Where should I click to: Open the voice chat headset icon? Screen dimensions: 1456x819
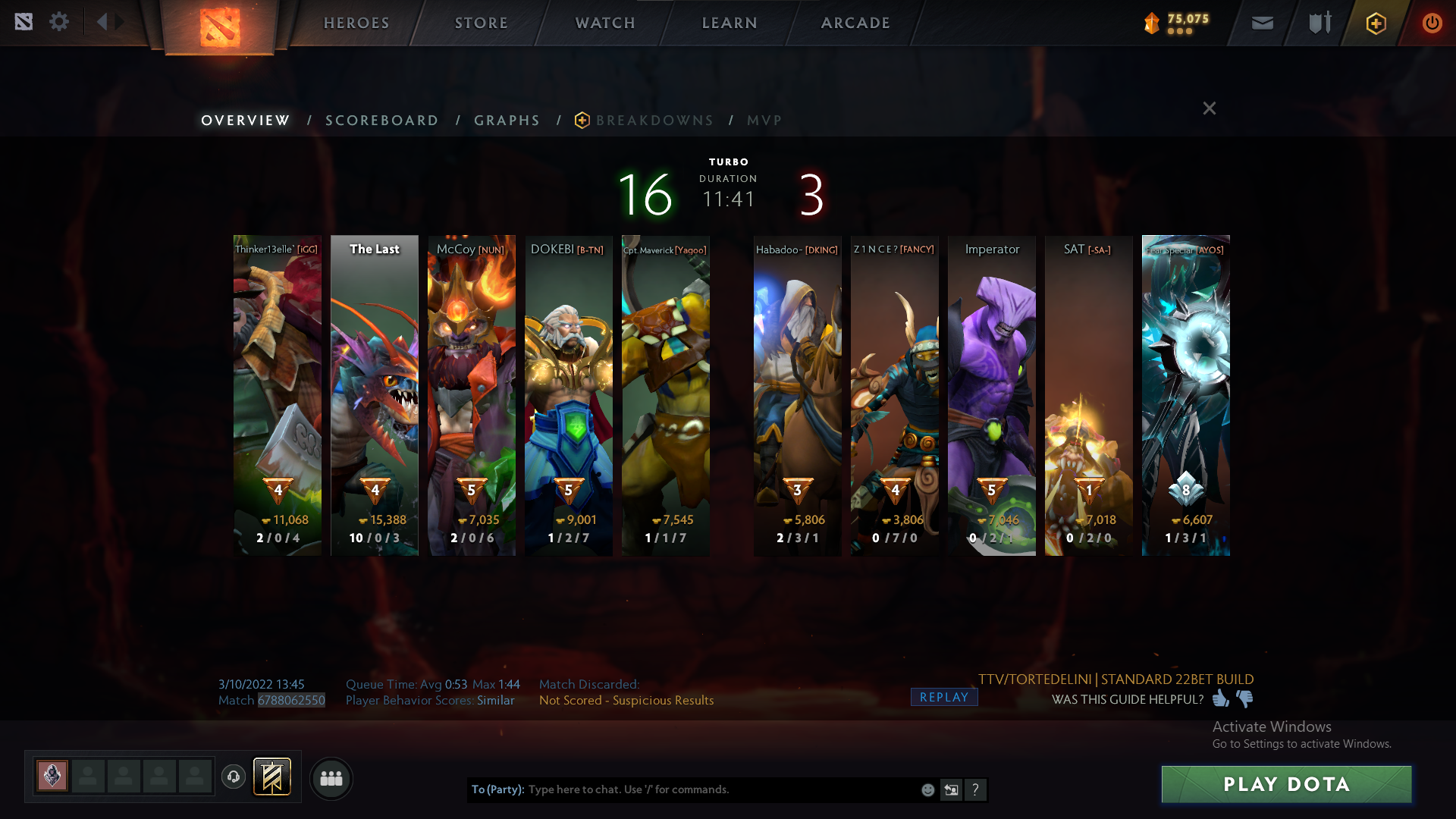click(234, 777)
